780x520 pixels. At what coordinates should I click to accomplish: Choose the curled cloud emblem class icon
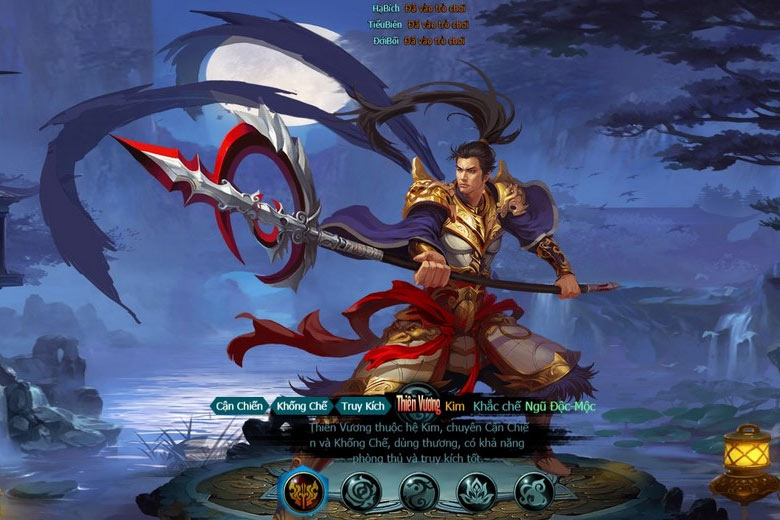[535, 491]
